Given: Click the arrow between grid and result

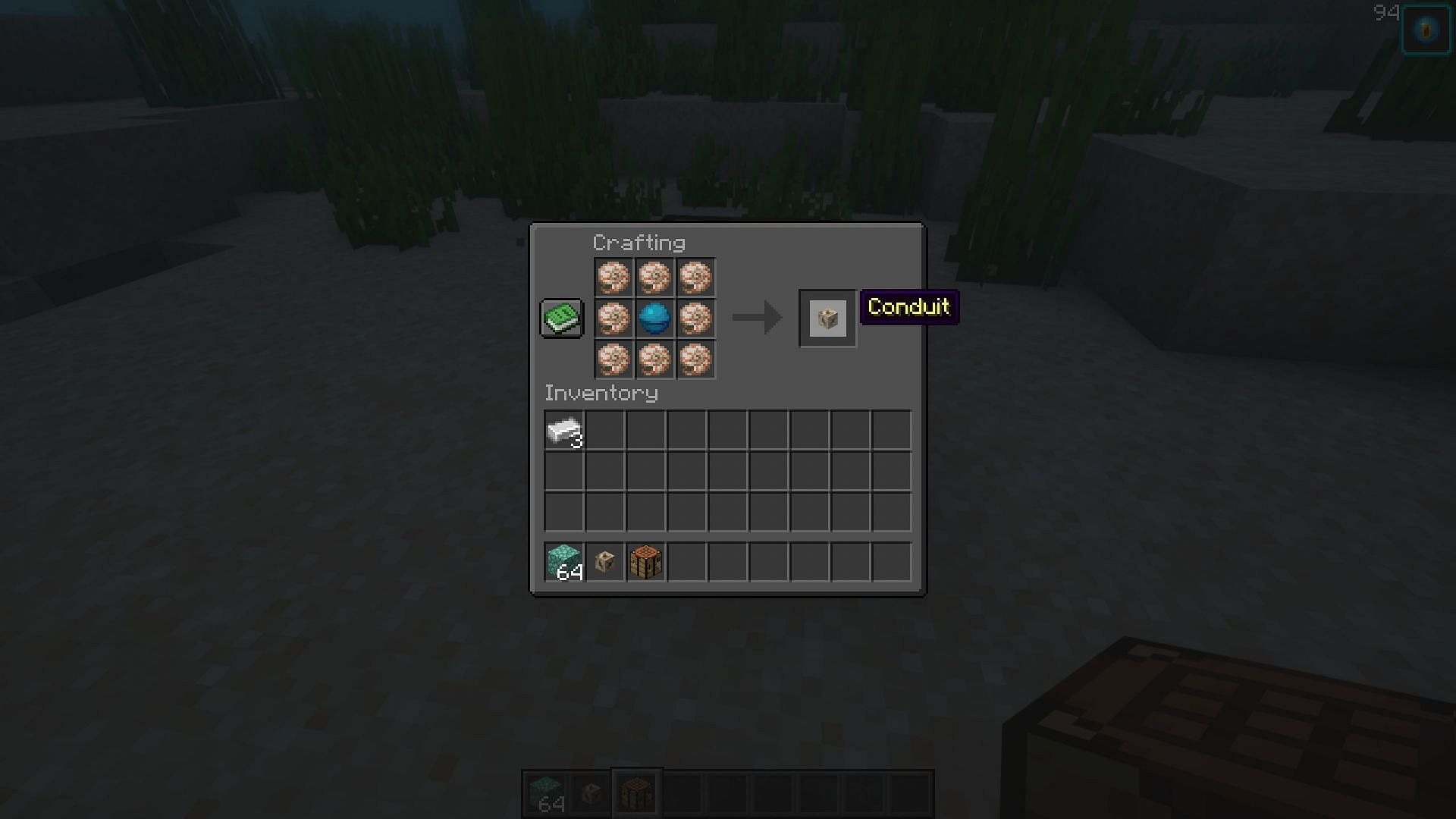Looking at the screenshot, I should [x=756, y=318].
